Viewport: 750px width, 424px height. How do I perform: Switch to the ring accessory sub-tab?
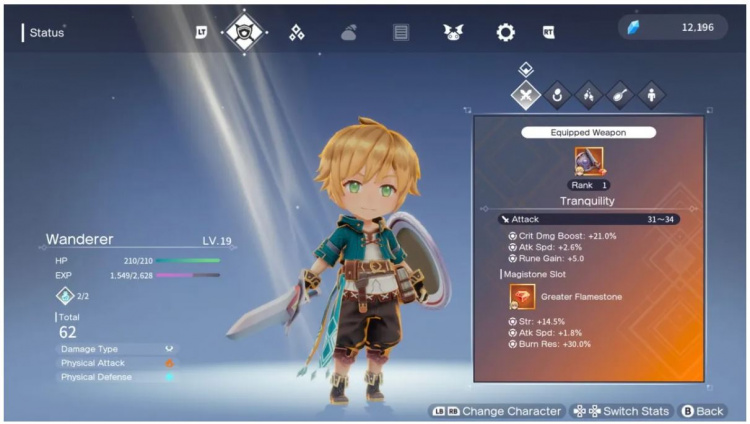(558, 96)
